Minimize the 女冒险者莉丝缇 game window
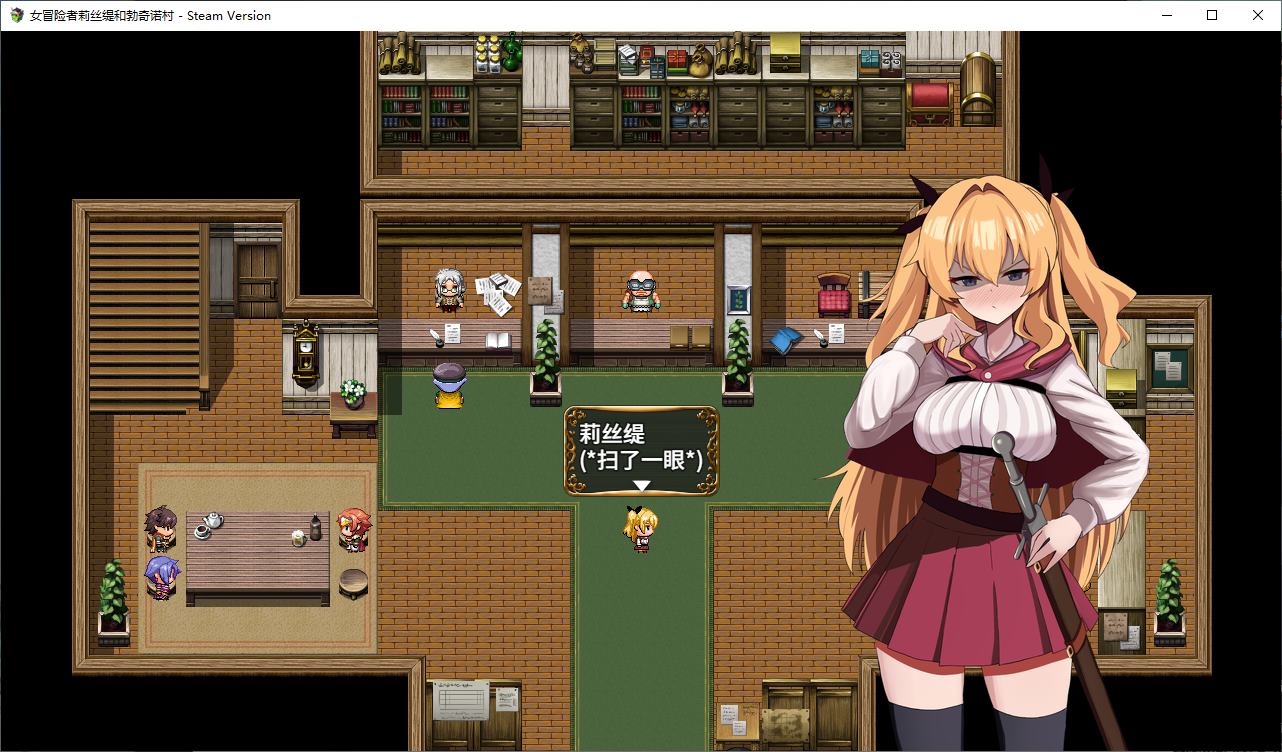This screenshot has width=1282, height=752. pos(1165,15)
